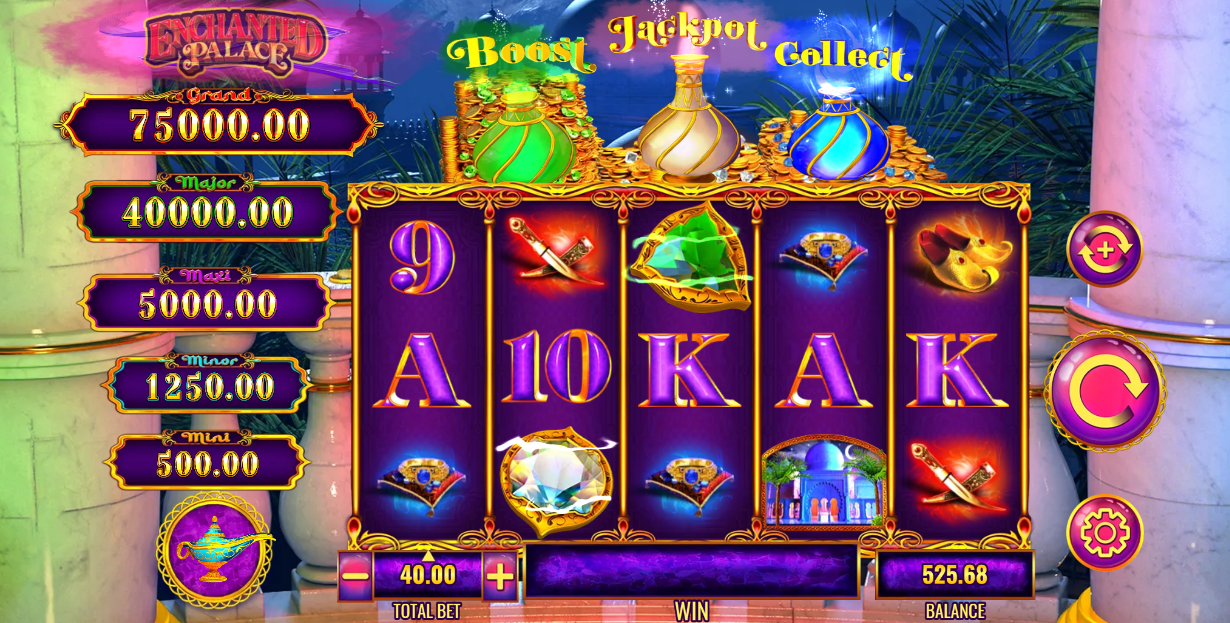Image resolution: width=1230 pixels, height=623 pixels.
Task: Open the autoplay options button
Action: coord(1104,249)
